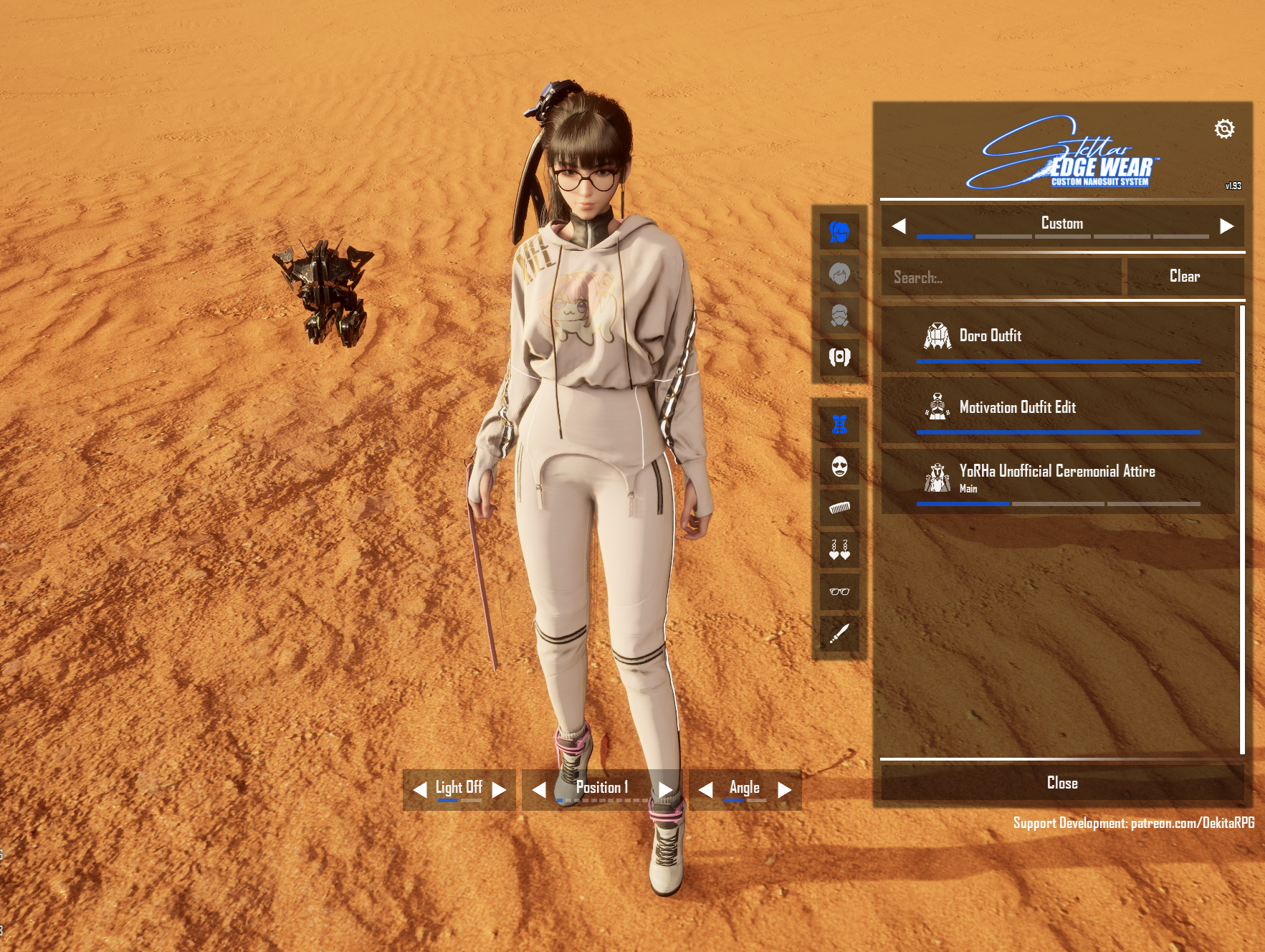Open the Support Development Patreon link
This screenshot has width=1265, height=952.
tap(1133, 823)
